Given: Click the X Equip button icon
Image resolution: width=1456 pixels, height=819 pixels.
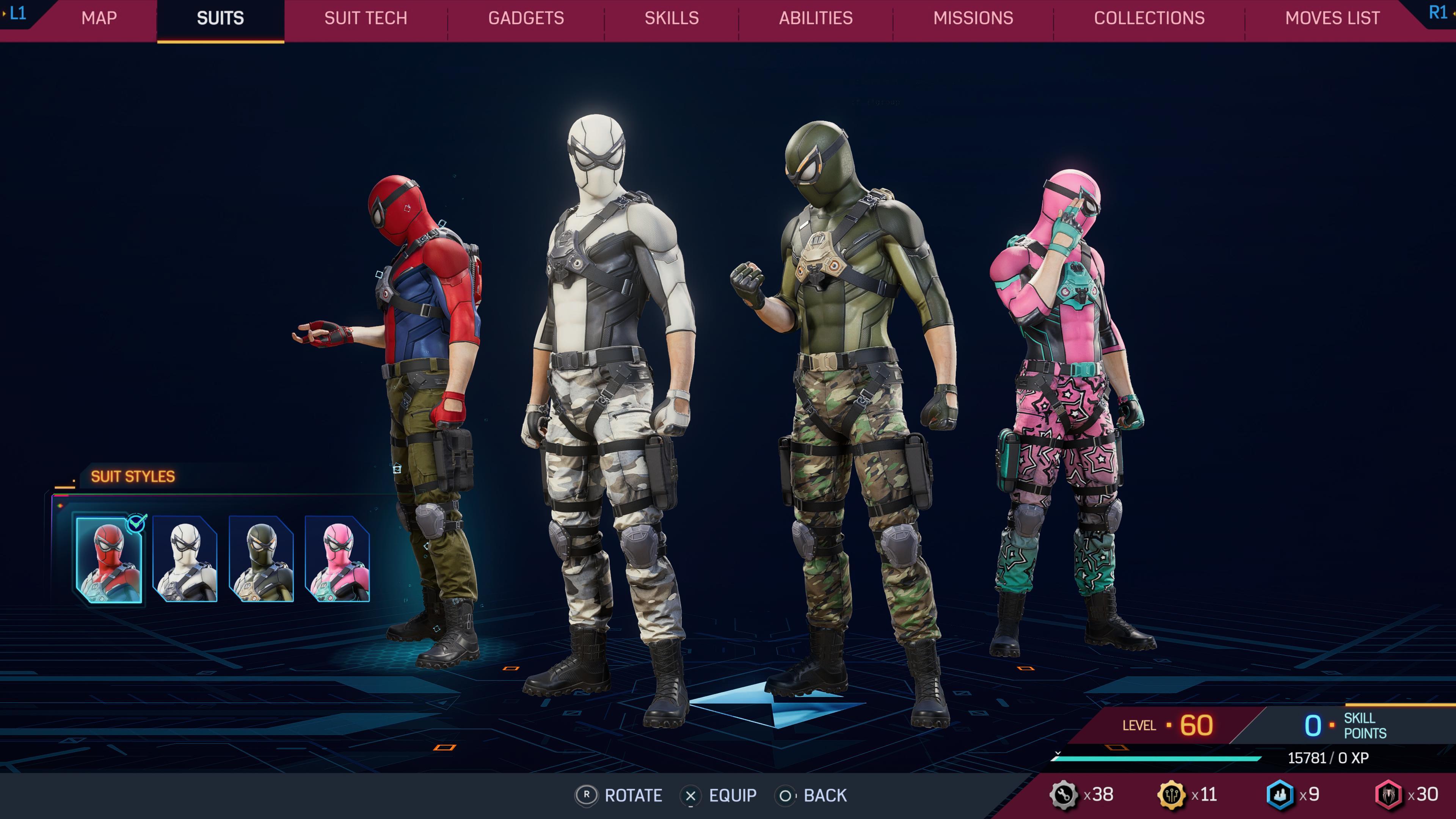Looking at the screenshot, I should point(691,796).
